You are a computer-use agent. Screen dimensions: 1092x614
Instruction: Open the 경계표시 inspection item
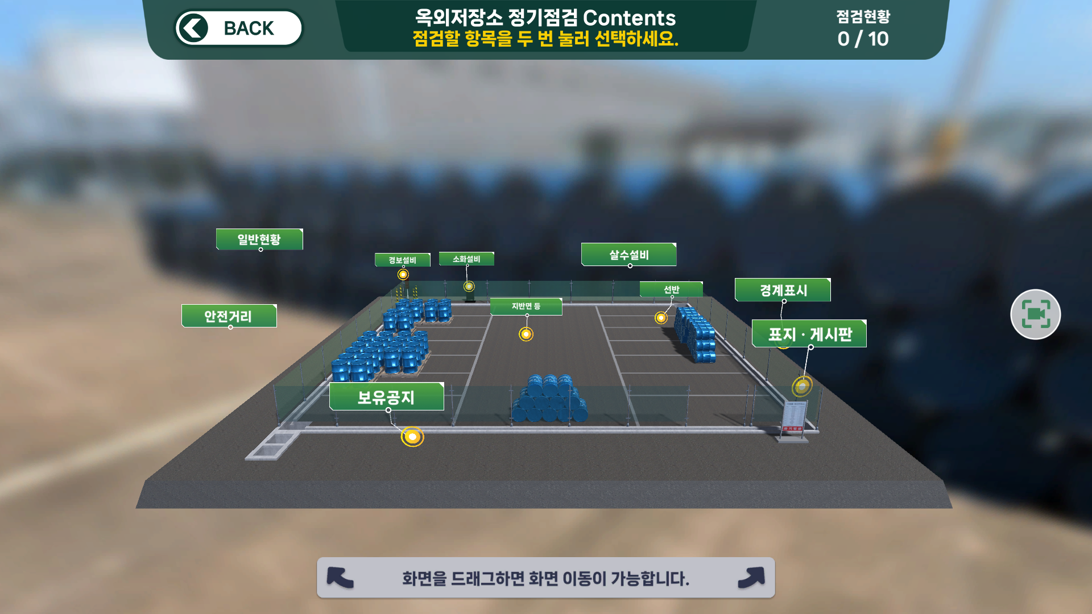tap(782, 290)
